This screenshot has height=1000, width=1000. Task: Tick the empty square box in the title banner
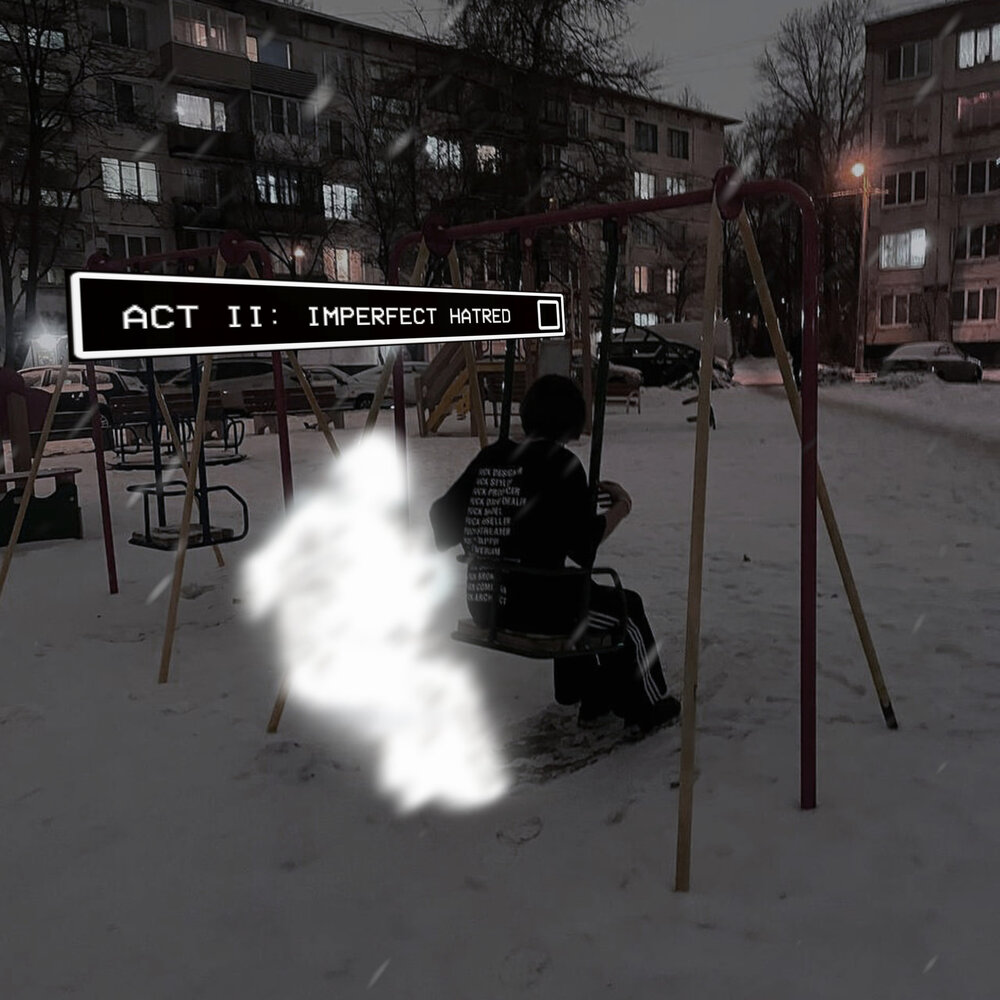[548, 315]
